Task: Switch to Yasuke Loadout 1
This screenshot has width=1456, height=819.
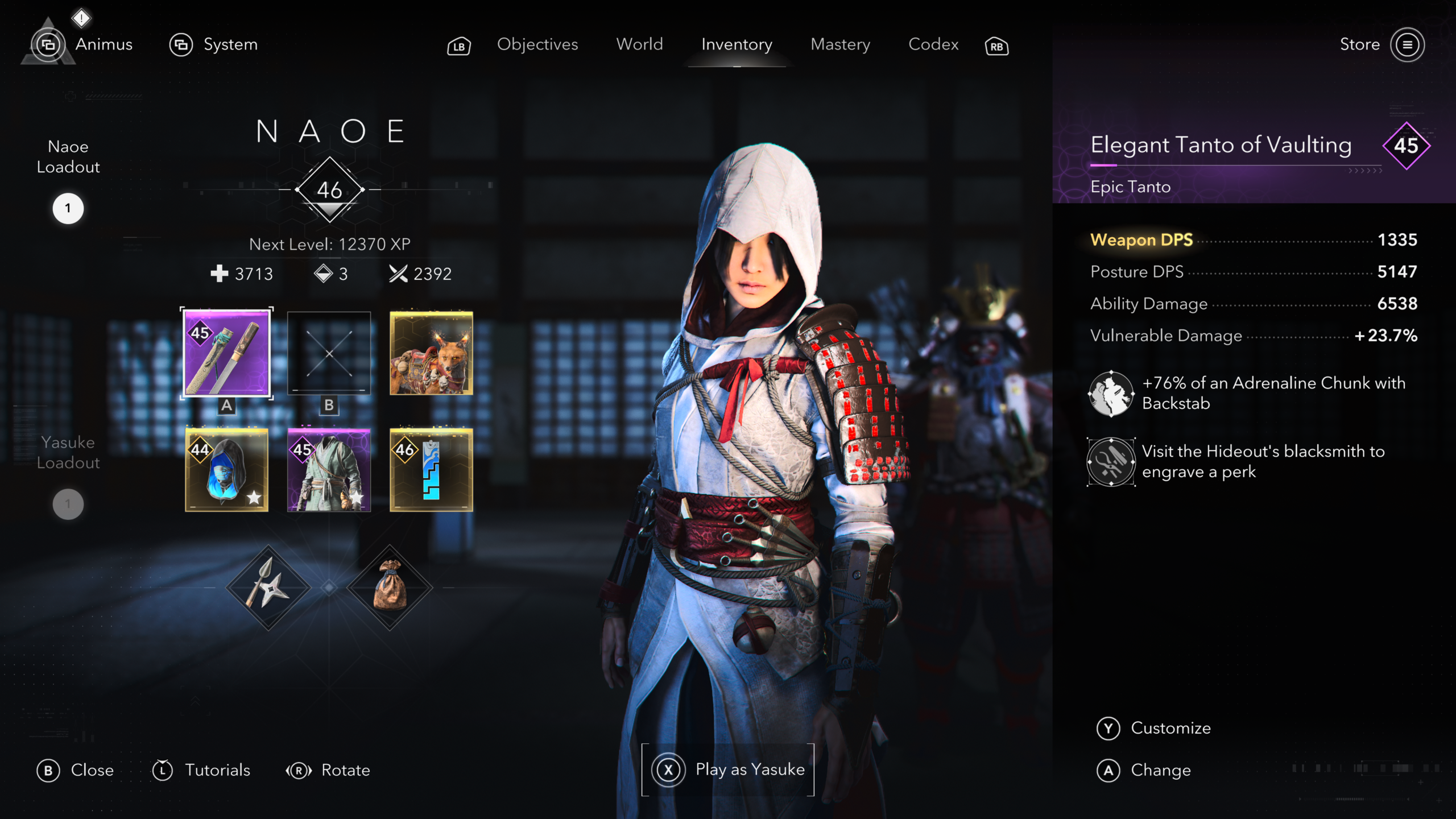Action: (x=68, y=504)
